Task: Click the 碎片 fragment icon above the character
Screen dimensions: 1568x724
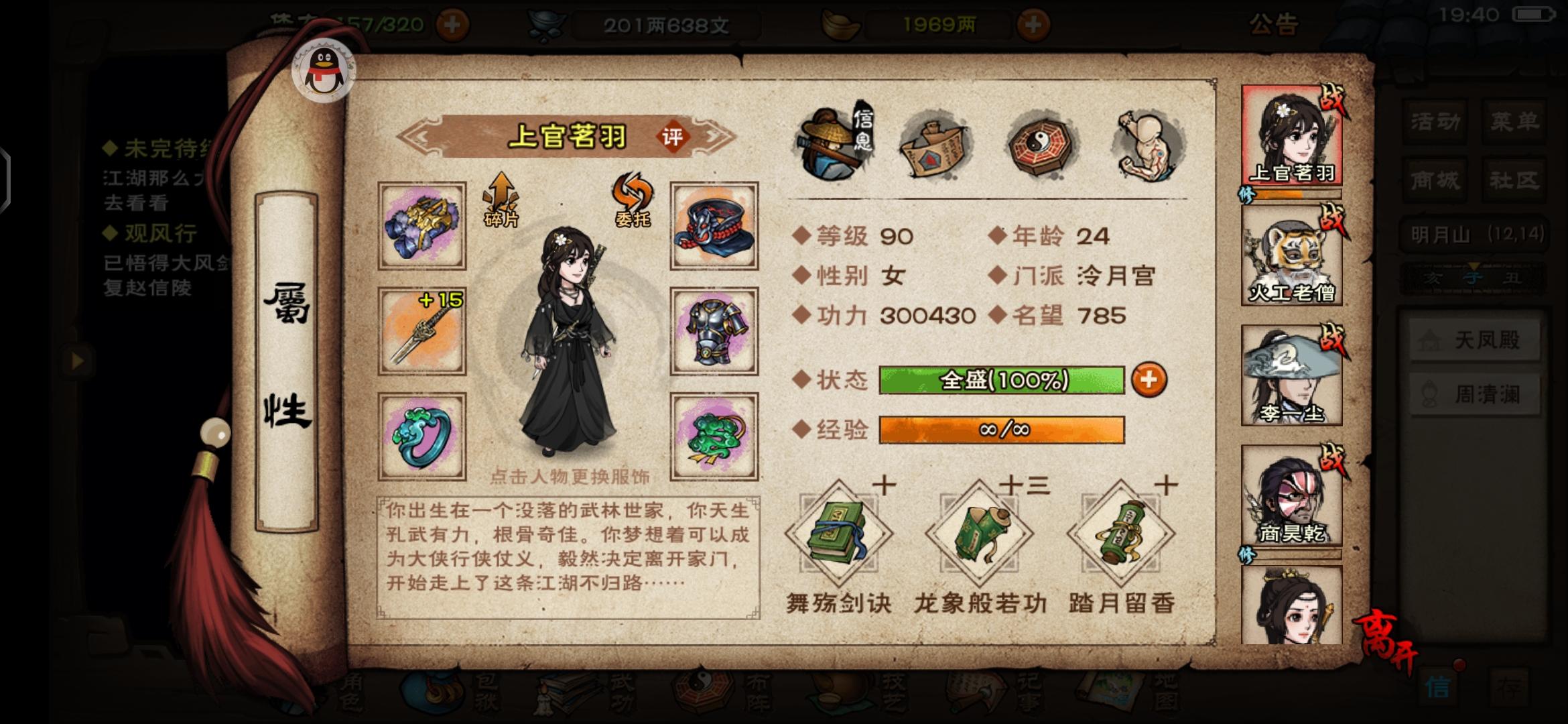Action: coord(501,198)
